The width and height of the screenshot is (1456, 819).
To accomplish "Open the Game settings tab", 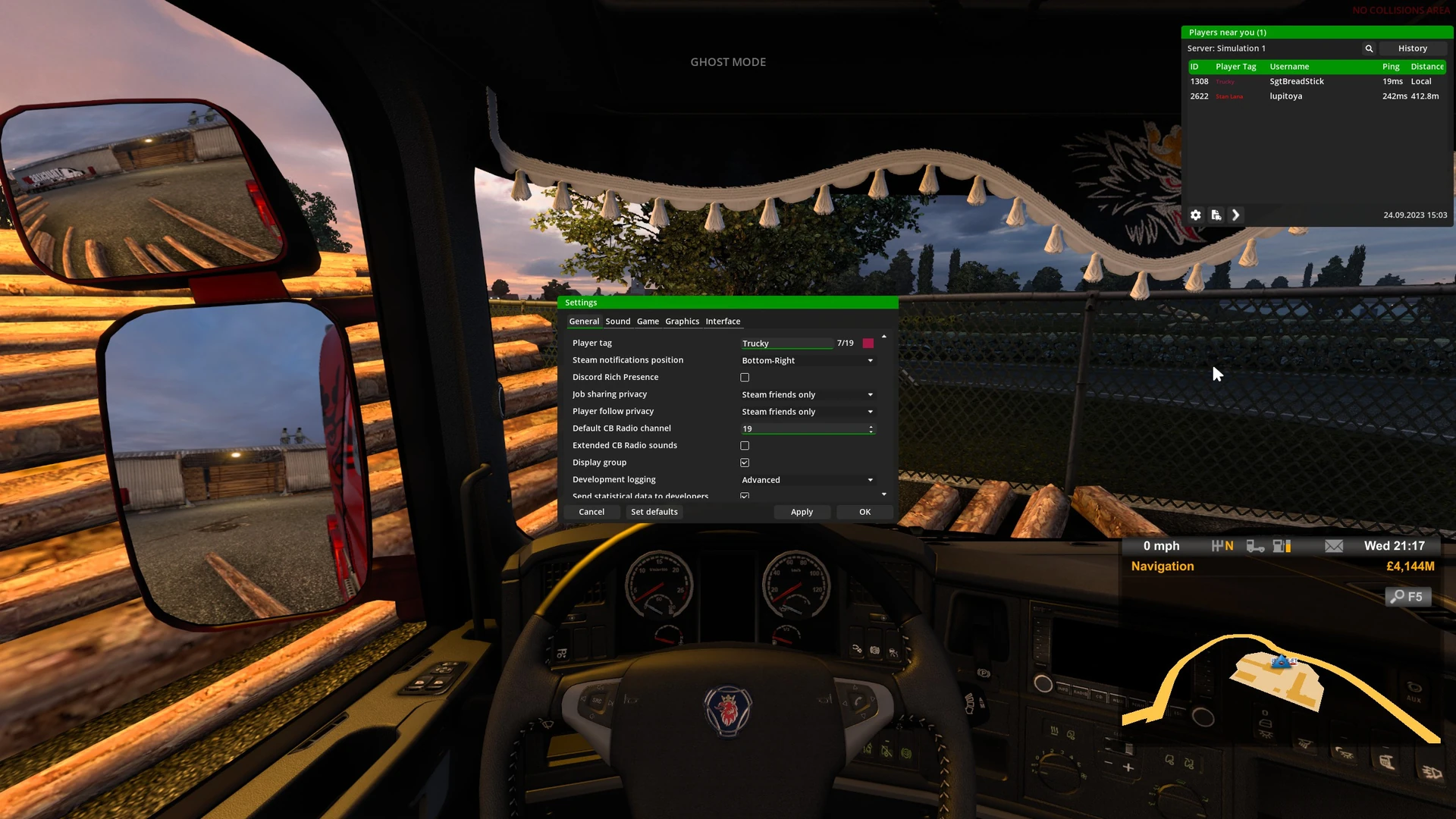I will click(x=648, y=322).
